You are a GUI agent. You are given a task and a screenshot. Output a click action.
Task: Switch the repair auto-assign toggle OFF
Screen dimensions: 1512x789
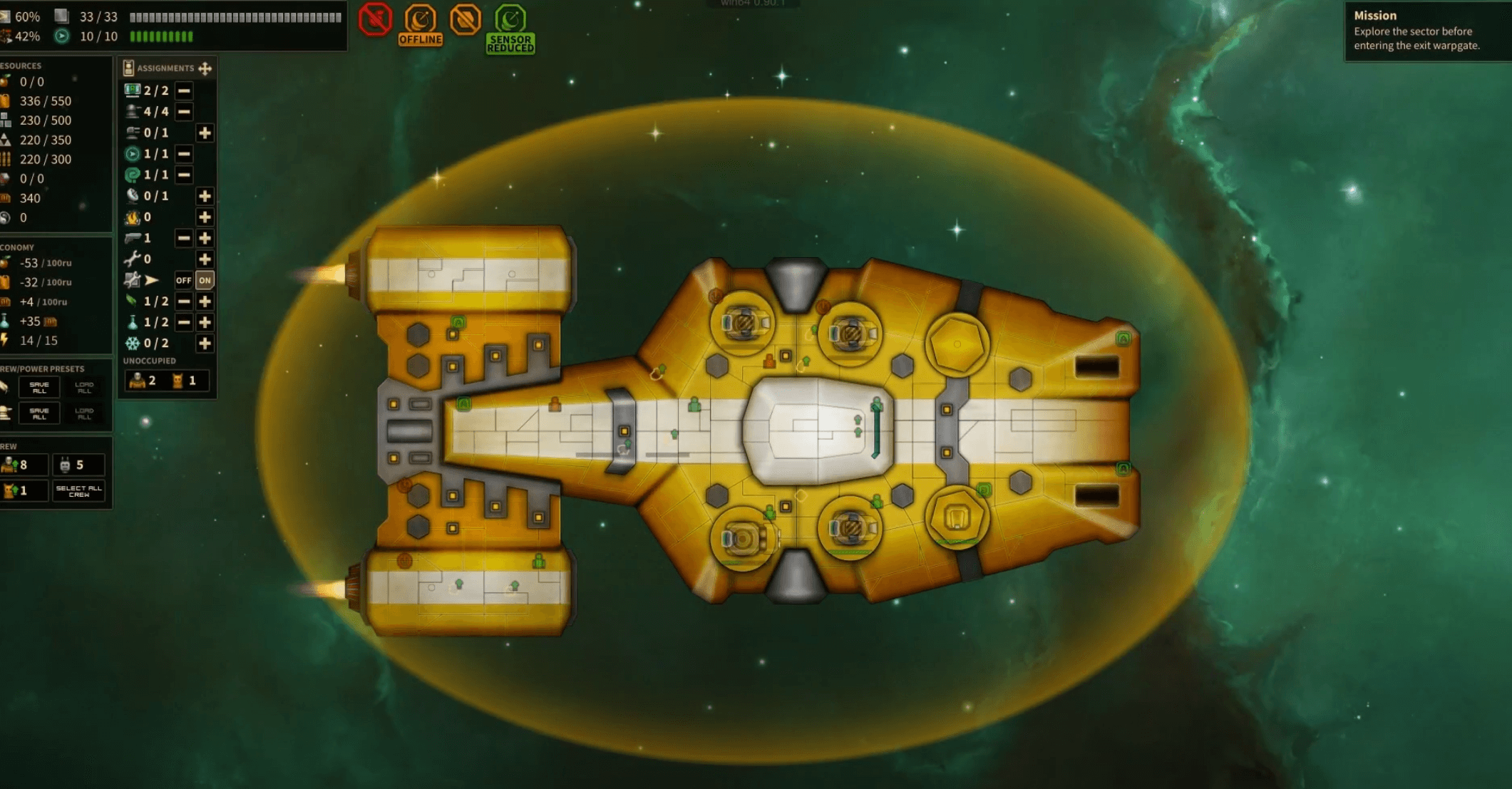183,280
